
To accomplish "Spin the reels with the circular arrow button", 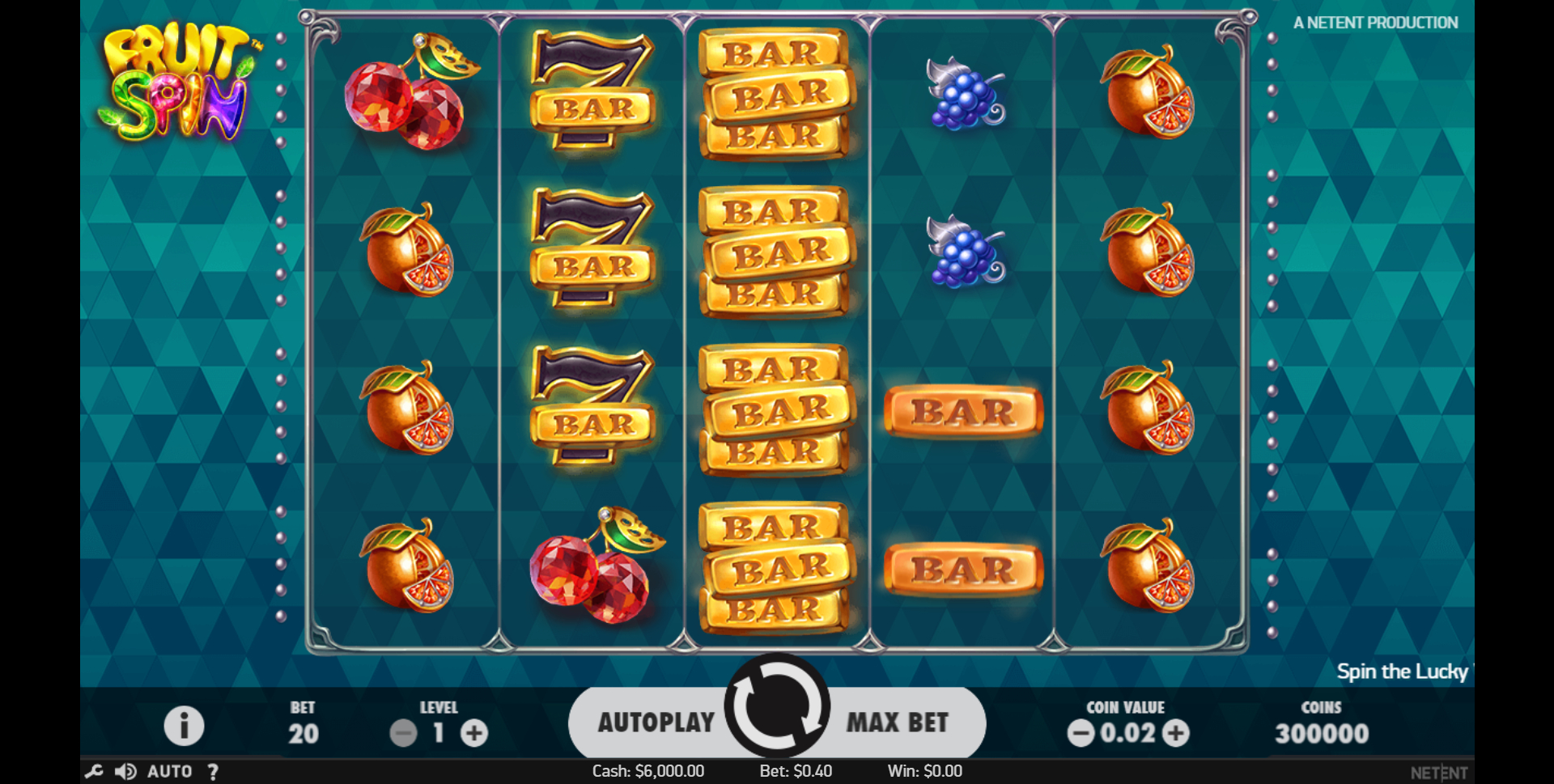I will 776,706.
